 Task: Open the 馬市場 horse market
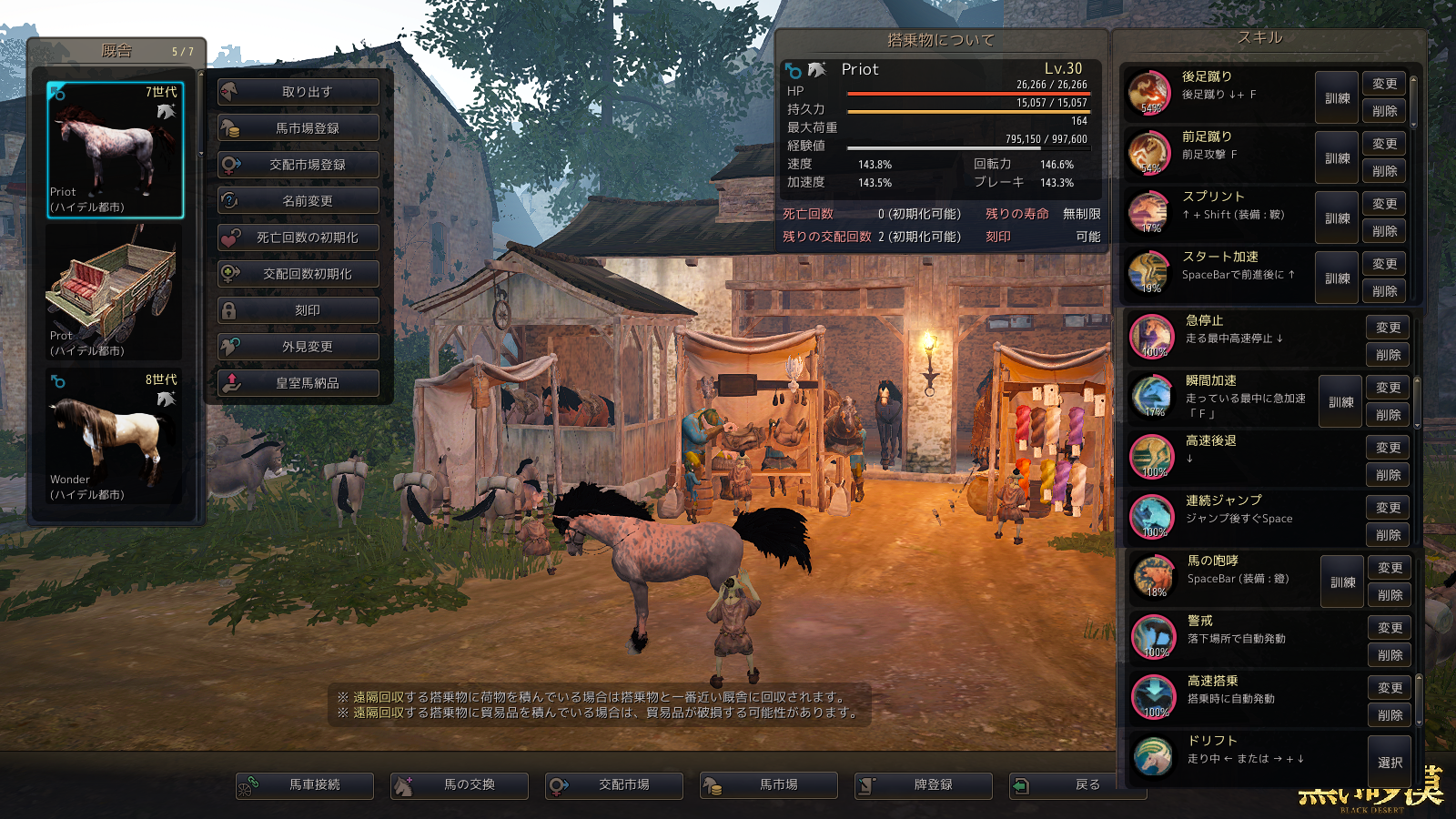[769, 785]
